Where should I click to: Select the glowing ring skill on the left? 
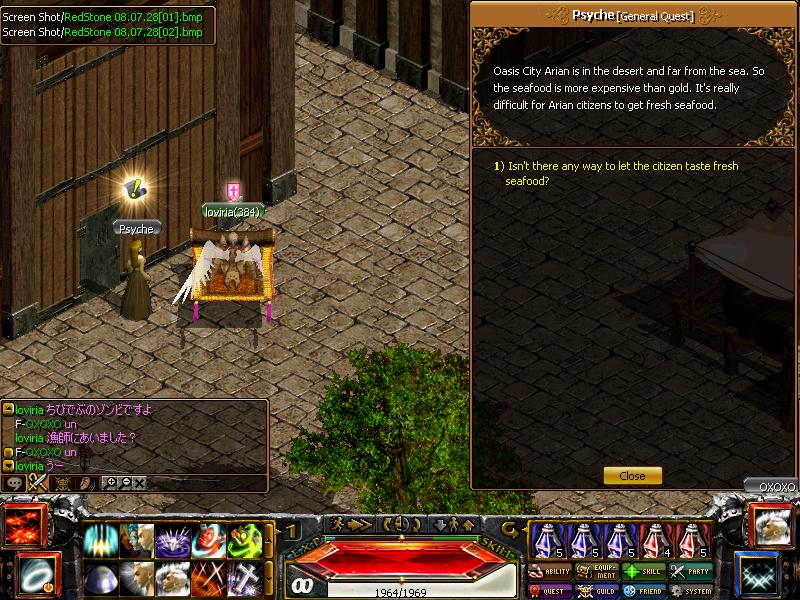(x=36, y=574)
